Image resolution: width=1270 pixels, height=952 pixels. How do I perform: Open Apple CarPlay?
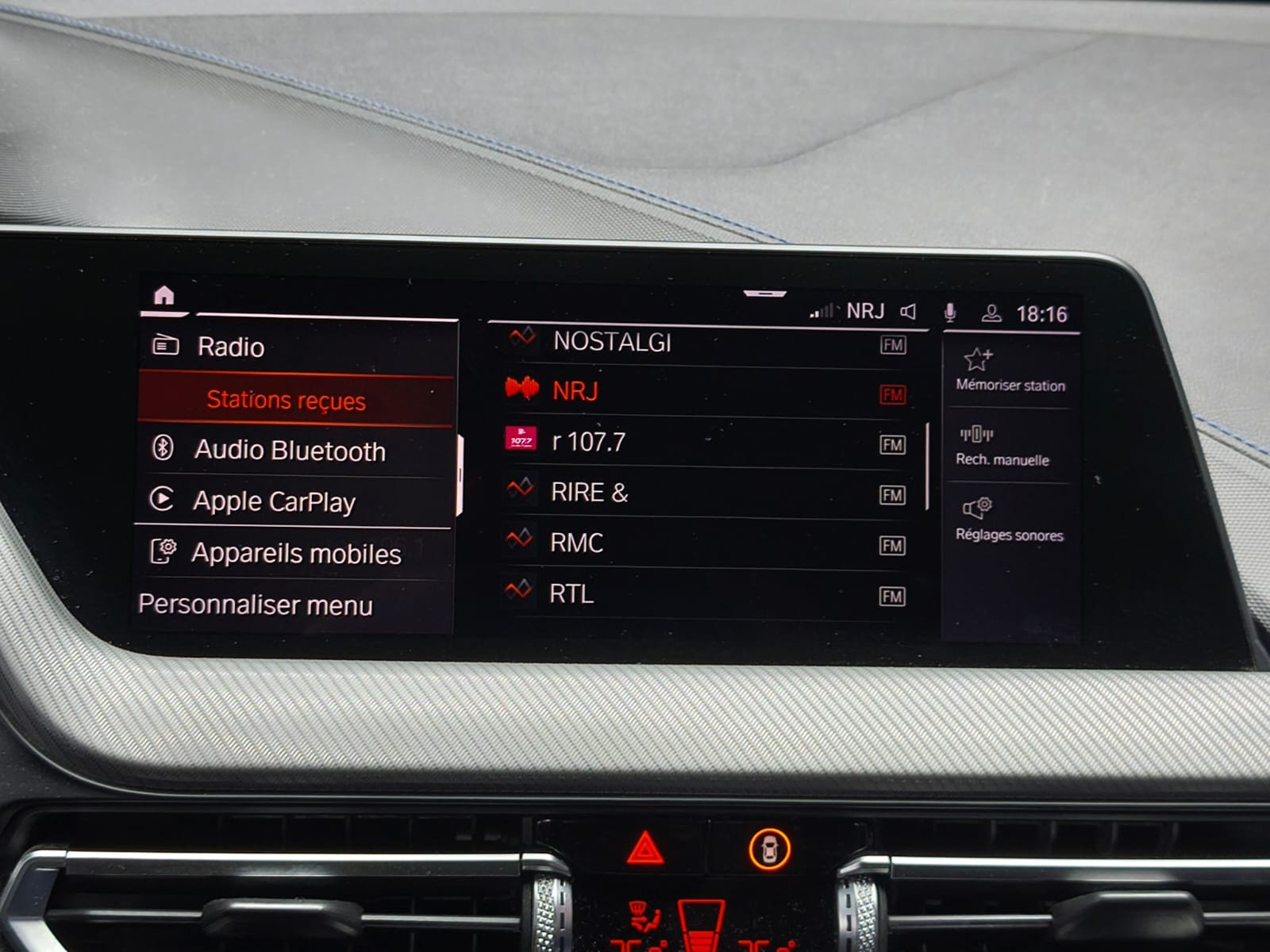(x=274, y=501)
